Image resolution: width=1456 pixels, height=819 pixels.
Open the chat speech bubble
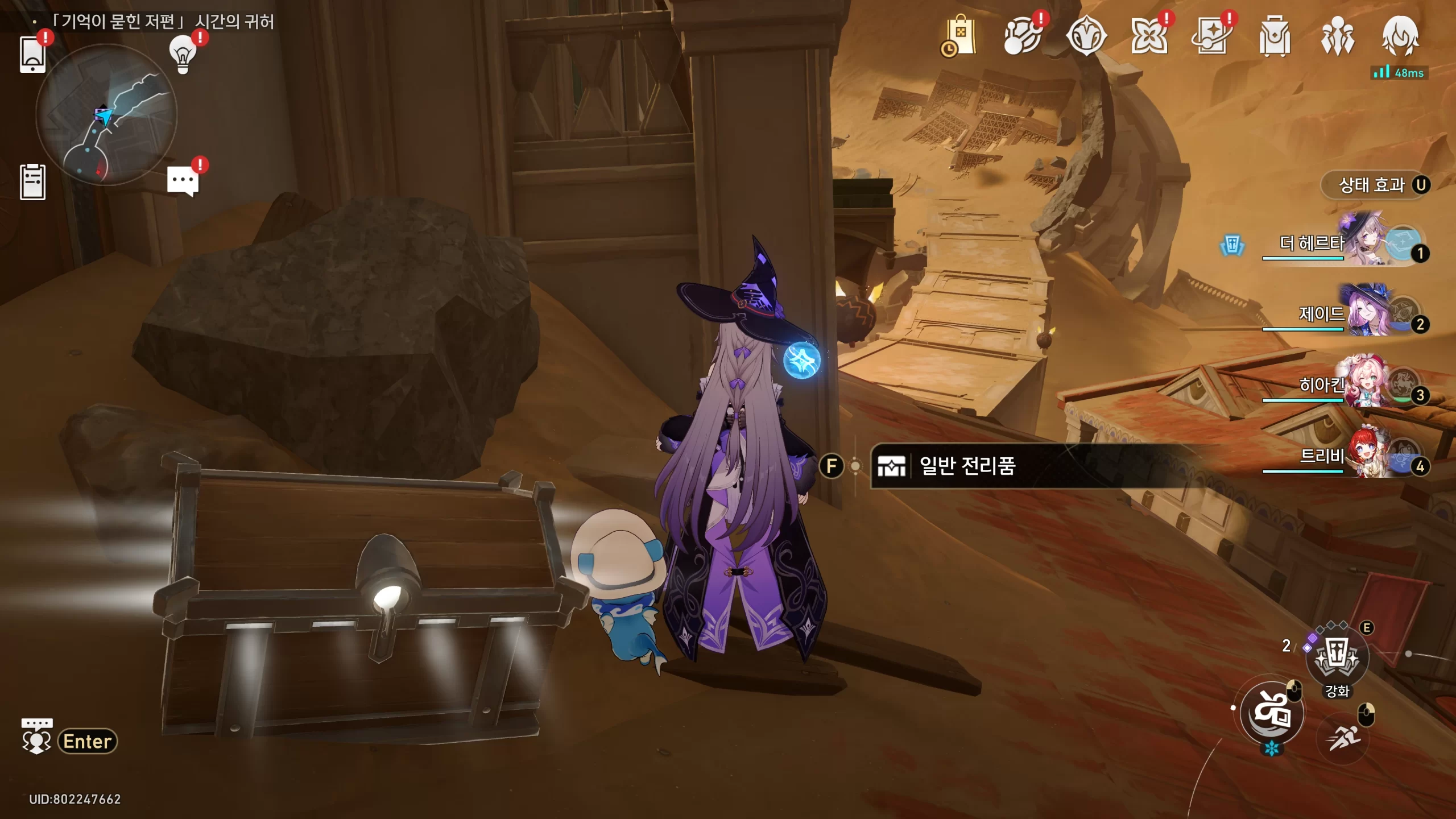(183, 181)
